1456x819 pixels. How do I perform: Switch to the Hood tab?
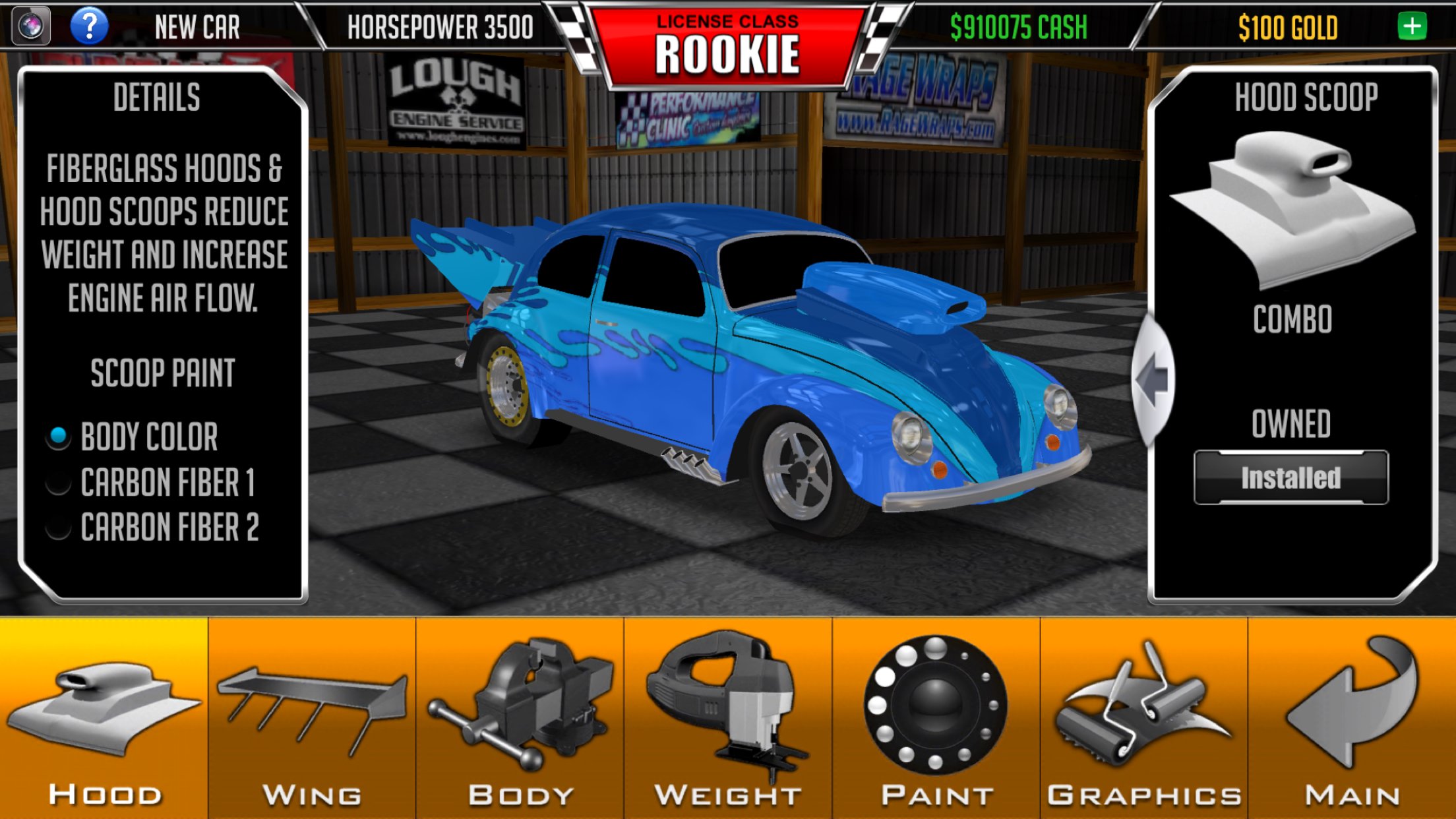click(x=104, y=719)
